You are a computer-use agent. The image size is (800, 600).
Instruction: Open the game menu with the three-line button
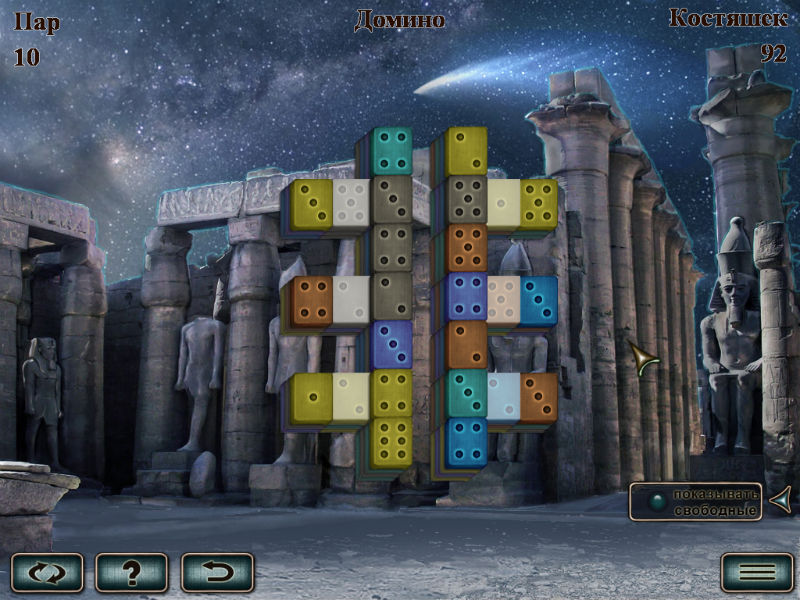pyautogui.click(x=757, y=572)
